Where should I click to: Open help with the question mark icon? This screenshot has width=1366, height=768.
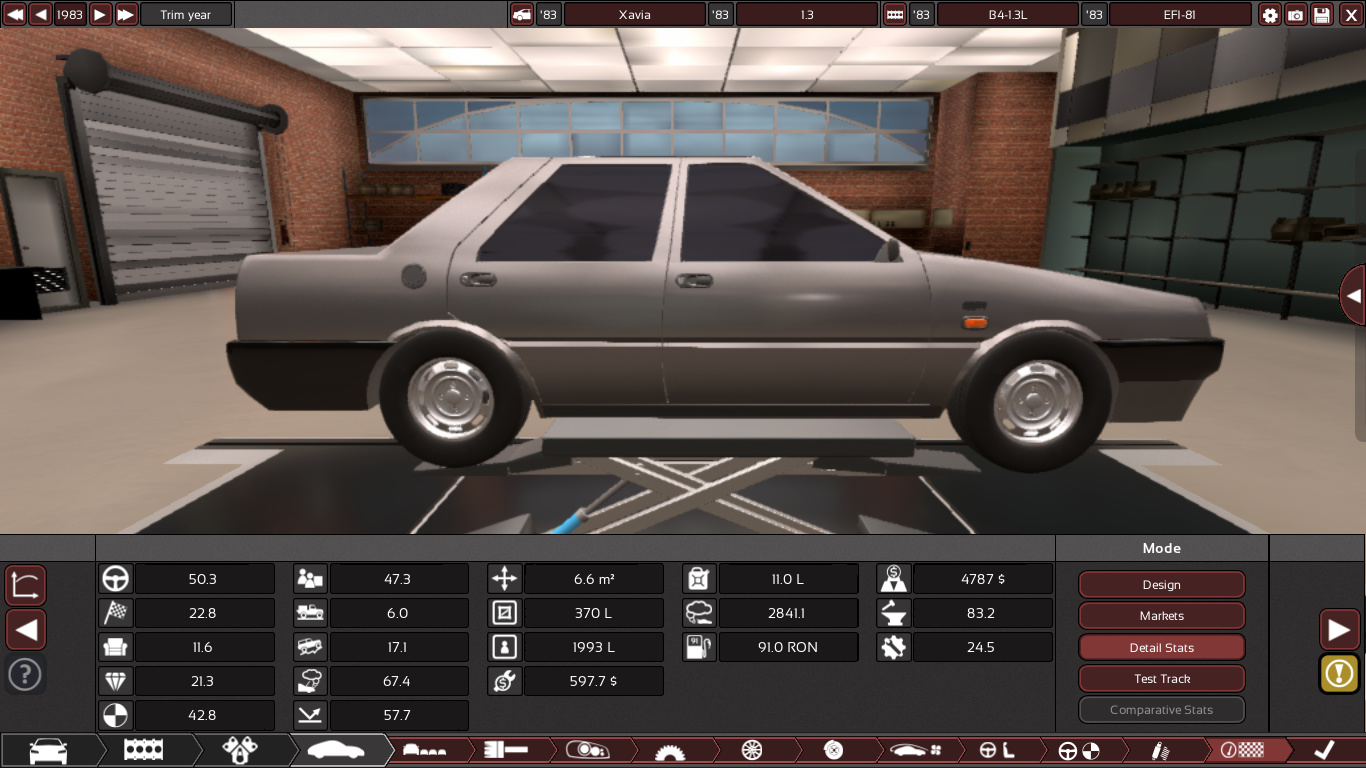coord(25,674)
